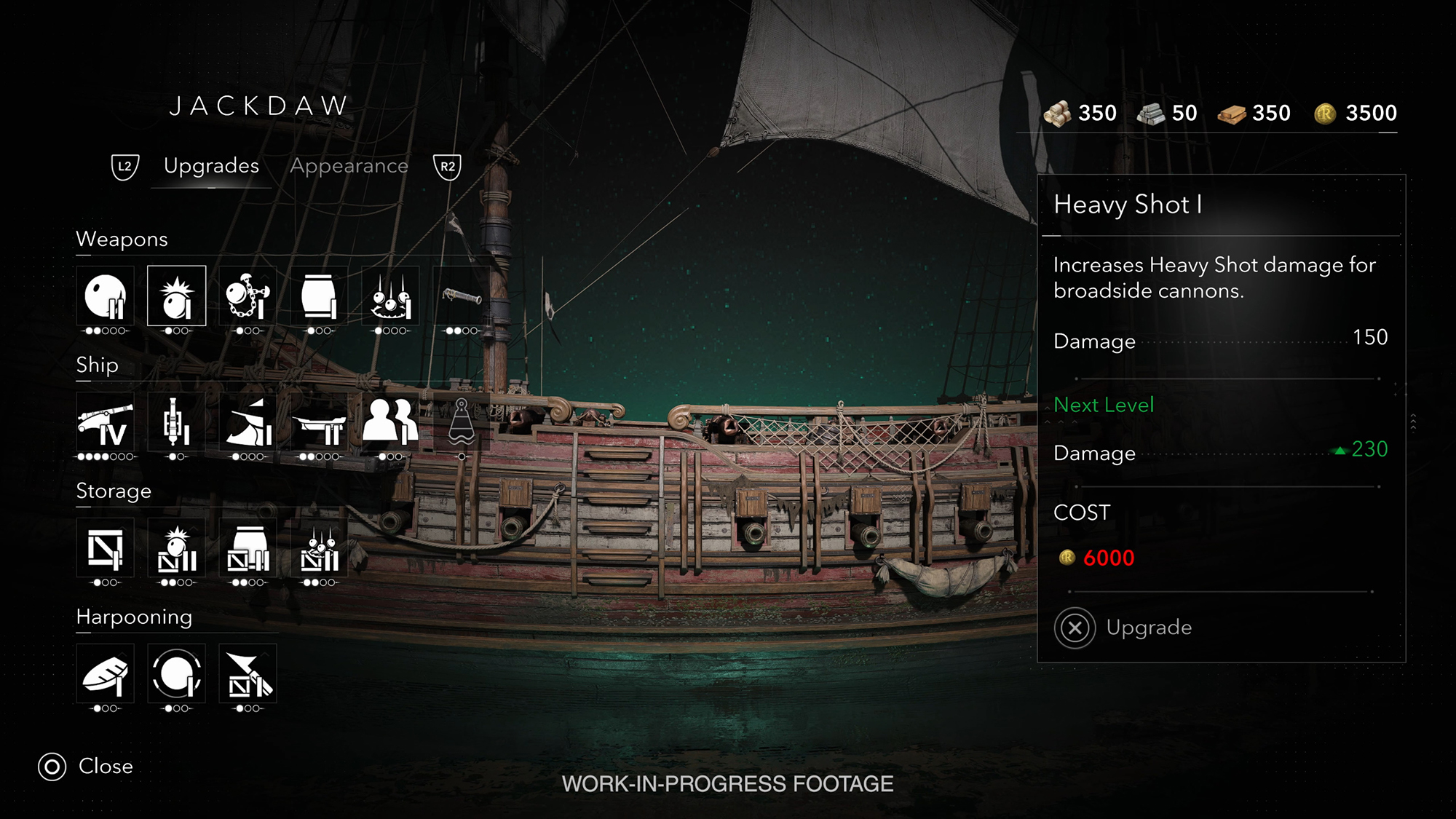The image size is (1456, 819).
Task: Select the mortar ammo storage upgrade
Action: click(319, 548)
